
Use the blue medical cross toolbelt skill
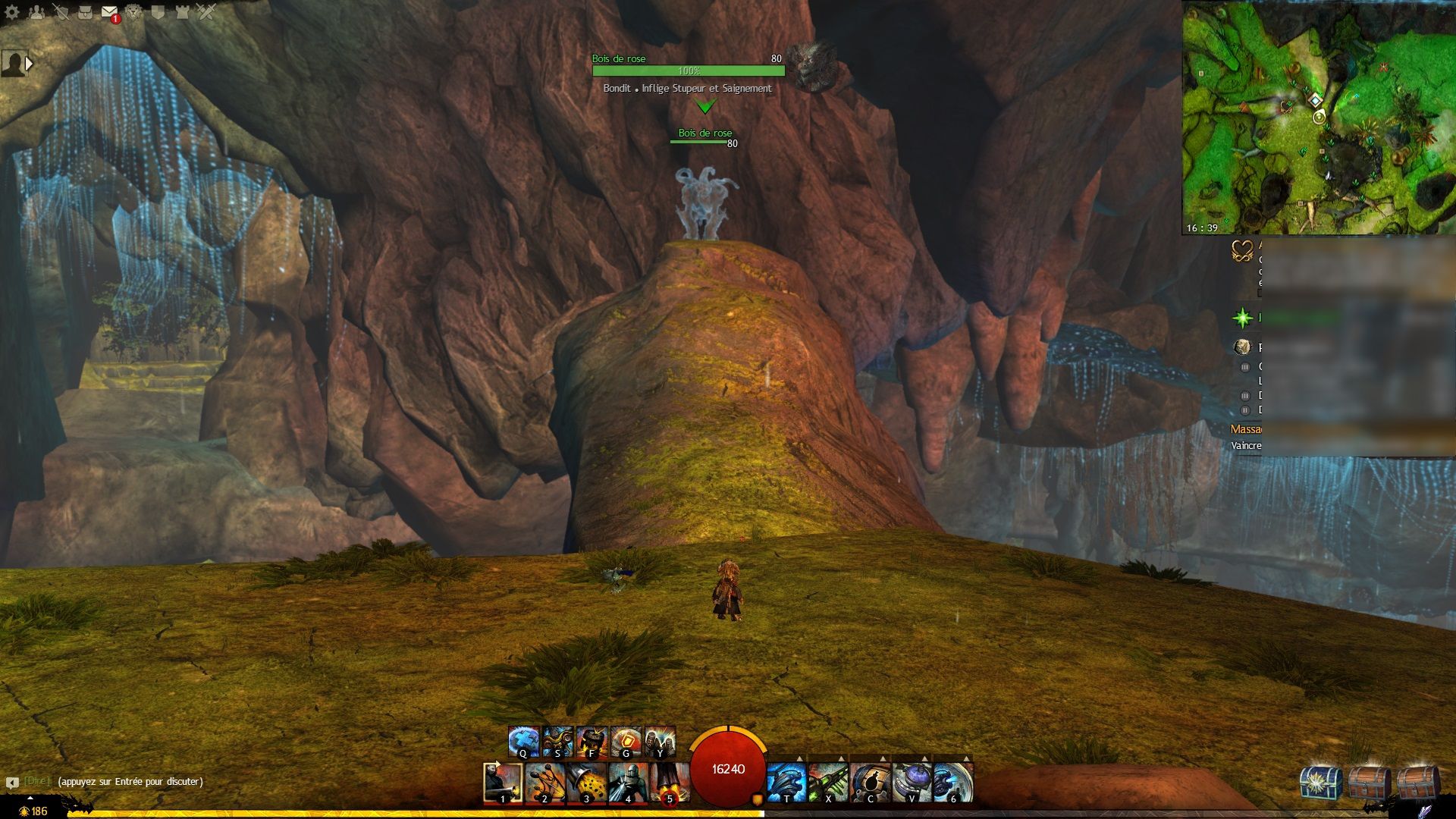click(523, 742)
